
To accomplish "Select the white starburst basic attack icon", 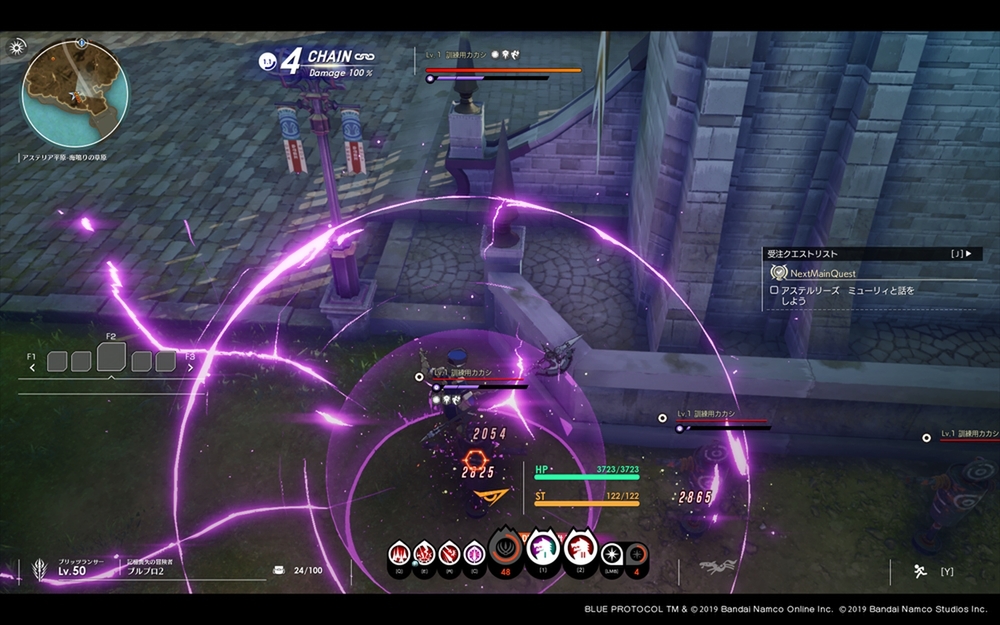I will tap(612, 552).
